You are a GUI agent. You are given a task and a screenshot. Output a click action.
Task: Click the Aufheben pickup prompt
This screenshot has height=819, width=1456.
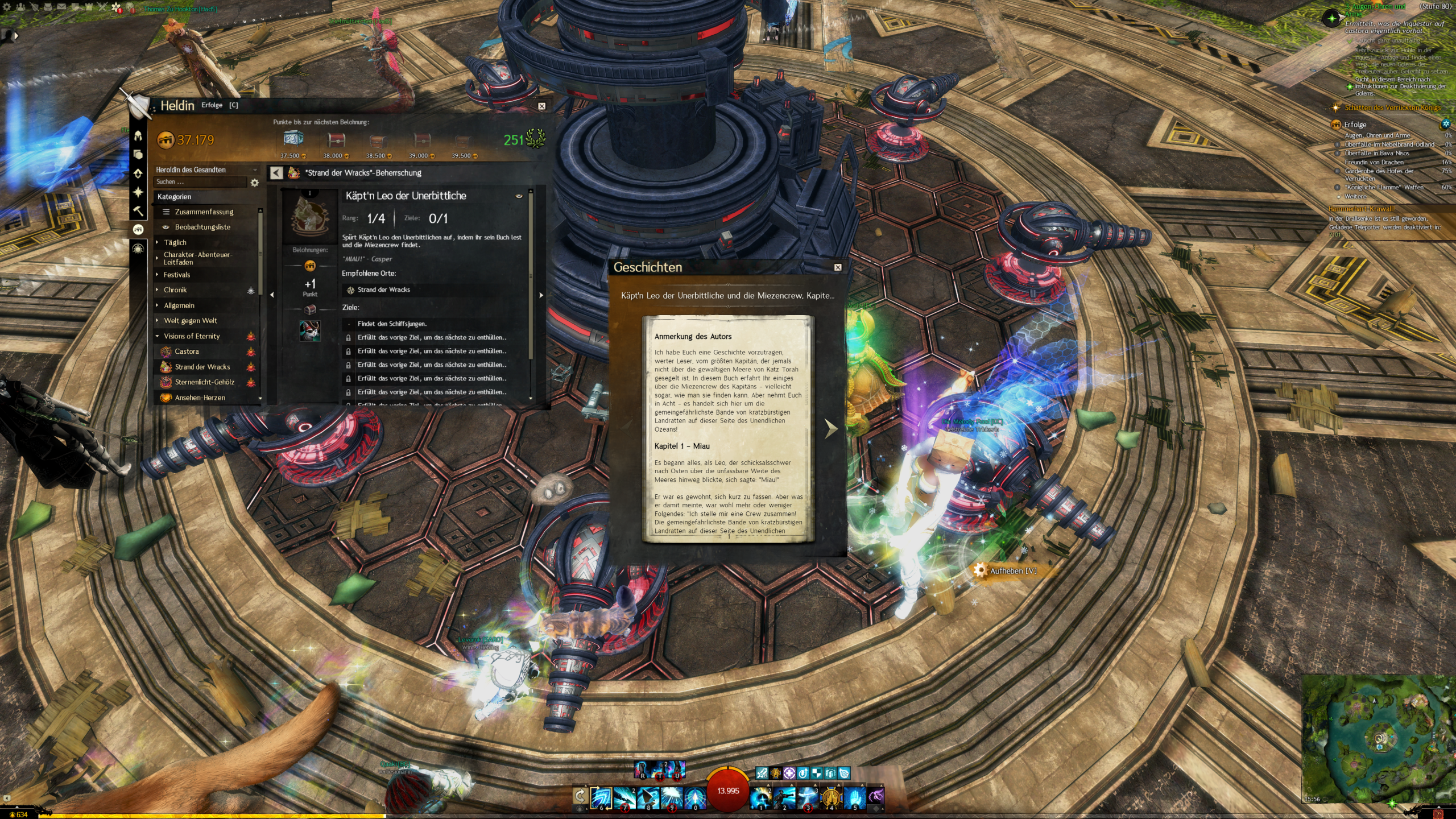coord(1012,570)
